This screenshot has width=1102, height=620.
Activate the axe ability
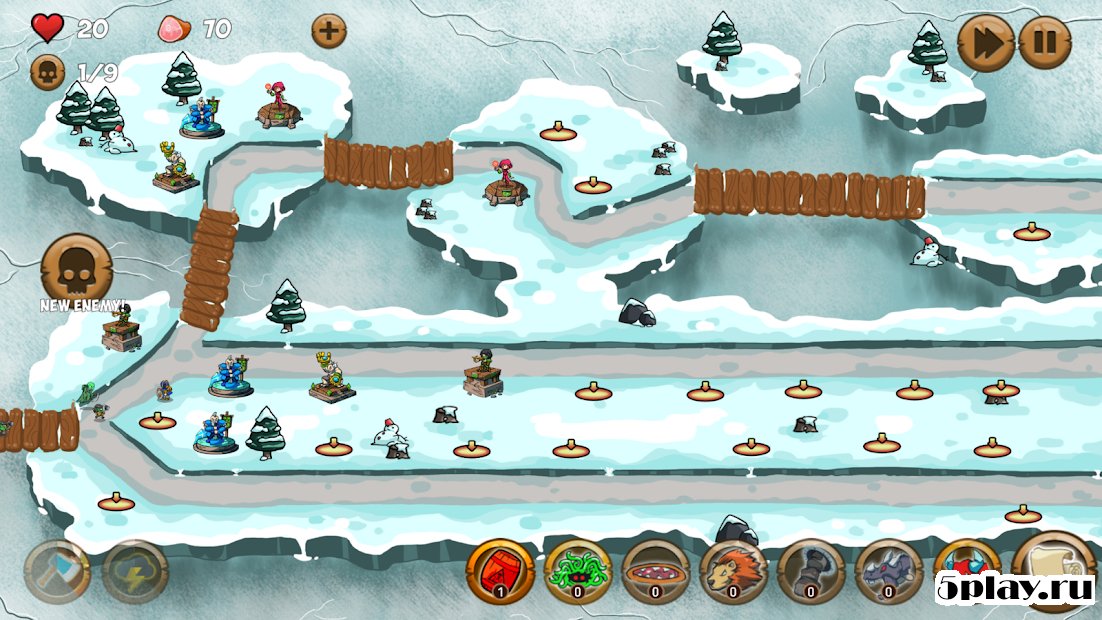[57, 572]
